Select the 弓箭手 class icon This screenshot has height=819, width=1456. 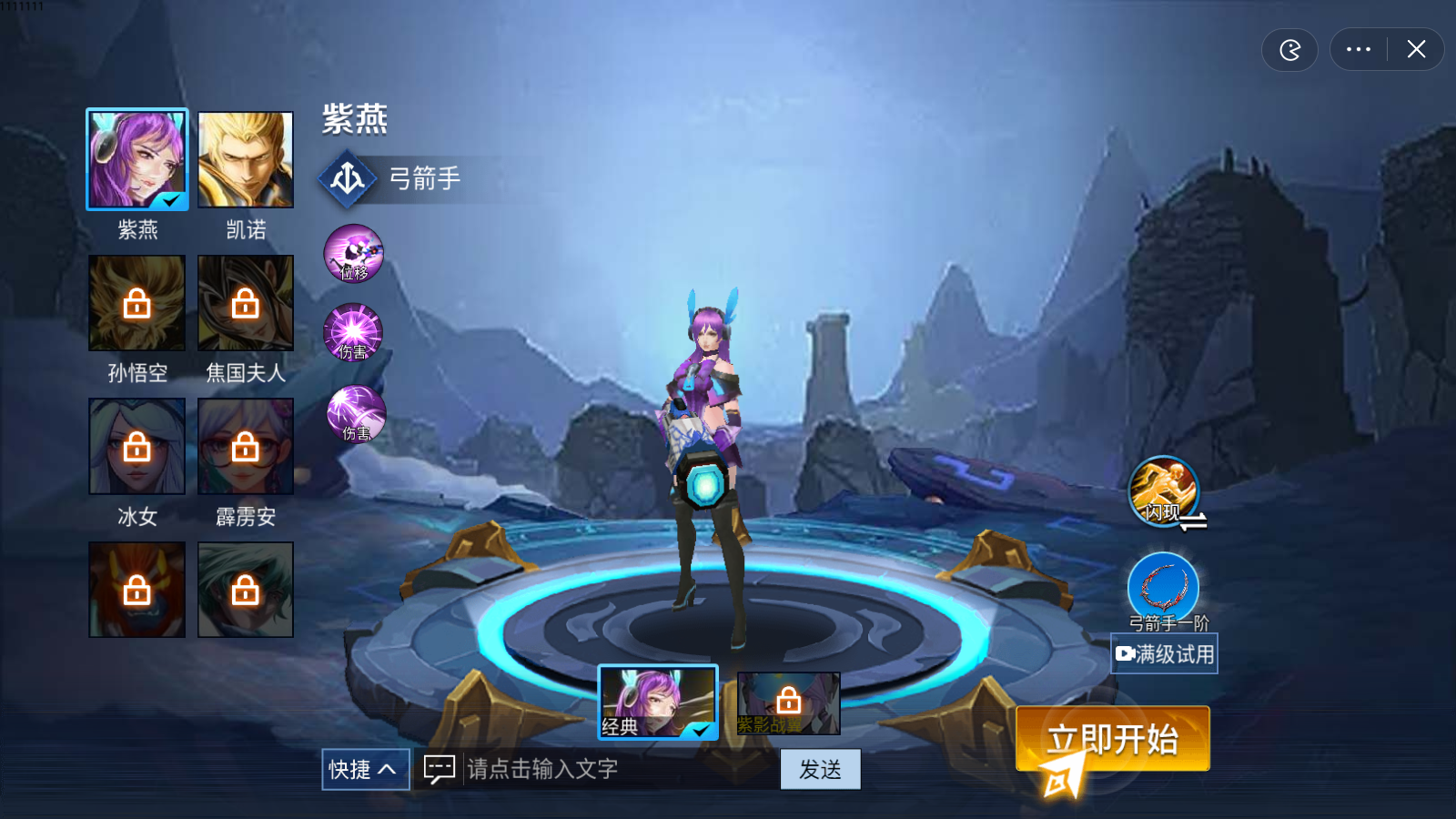point(348,178)
